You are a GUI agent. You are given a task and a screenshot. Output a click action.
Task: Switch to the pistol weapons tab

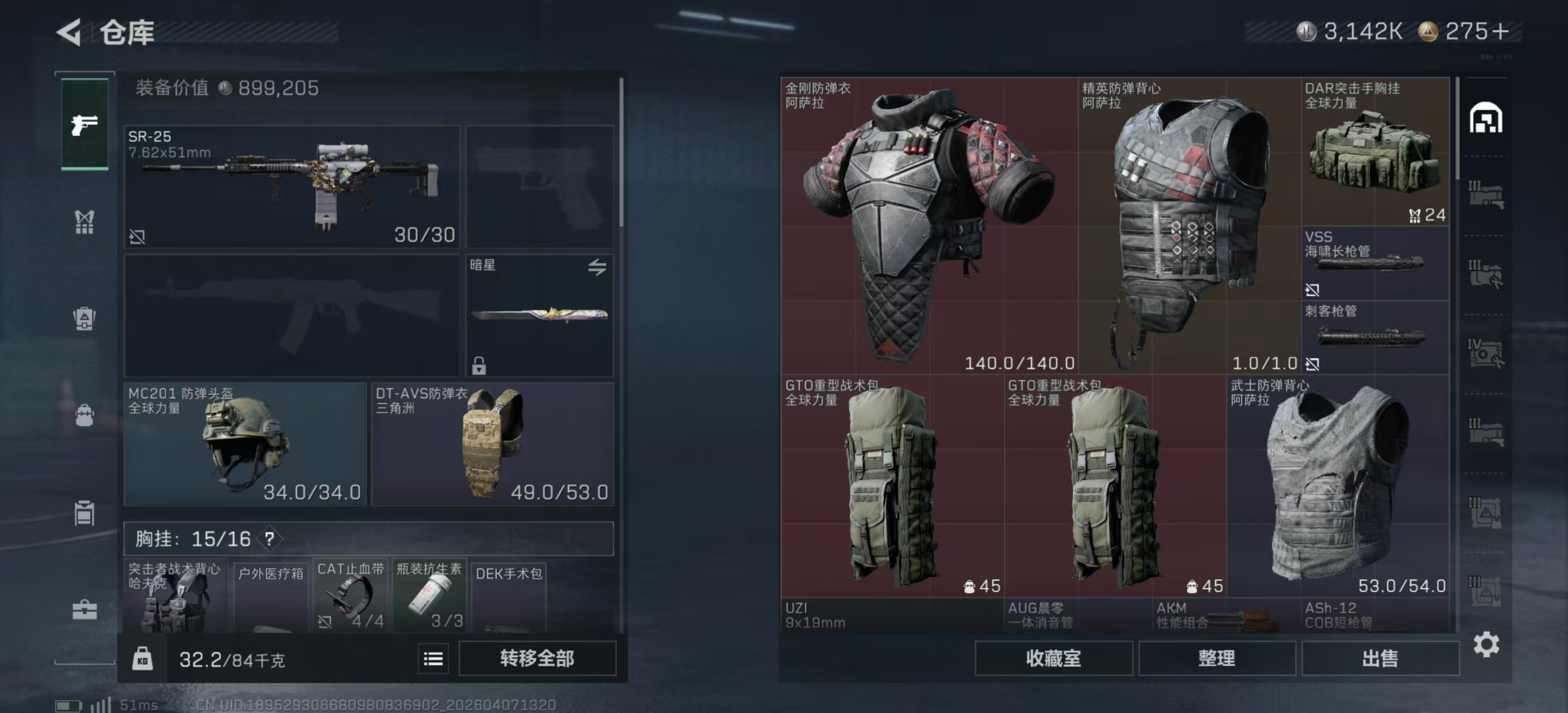click(85, 125)
